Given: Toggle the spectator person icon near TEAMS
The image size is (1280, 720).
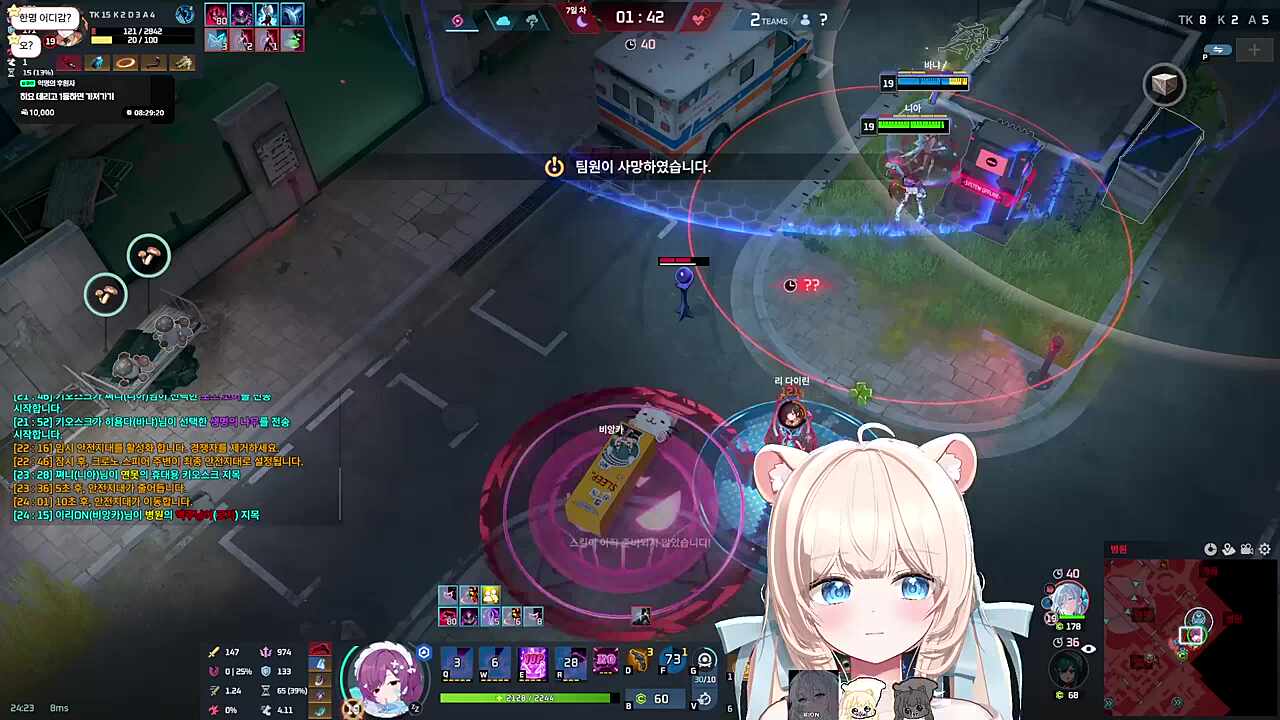Looking at the screenshot, I should [x=805, y=20].
